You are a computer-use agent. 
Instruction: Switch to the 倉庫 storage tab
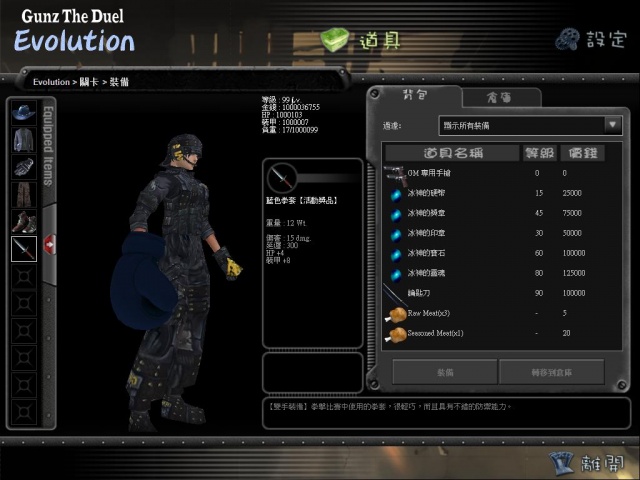501,98
